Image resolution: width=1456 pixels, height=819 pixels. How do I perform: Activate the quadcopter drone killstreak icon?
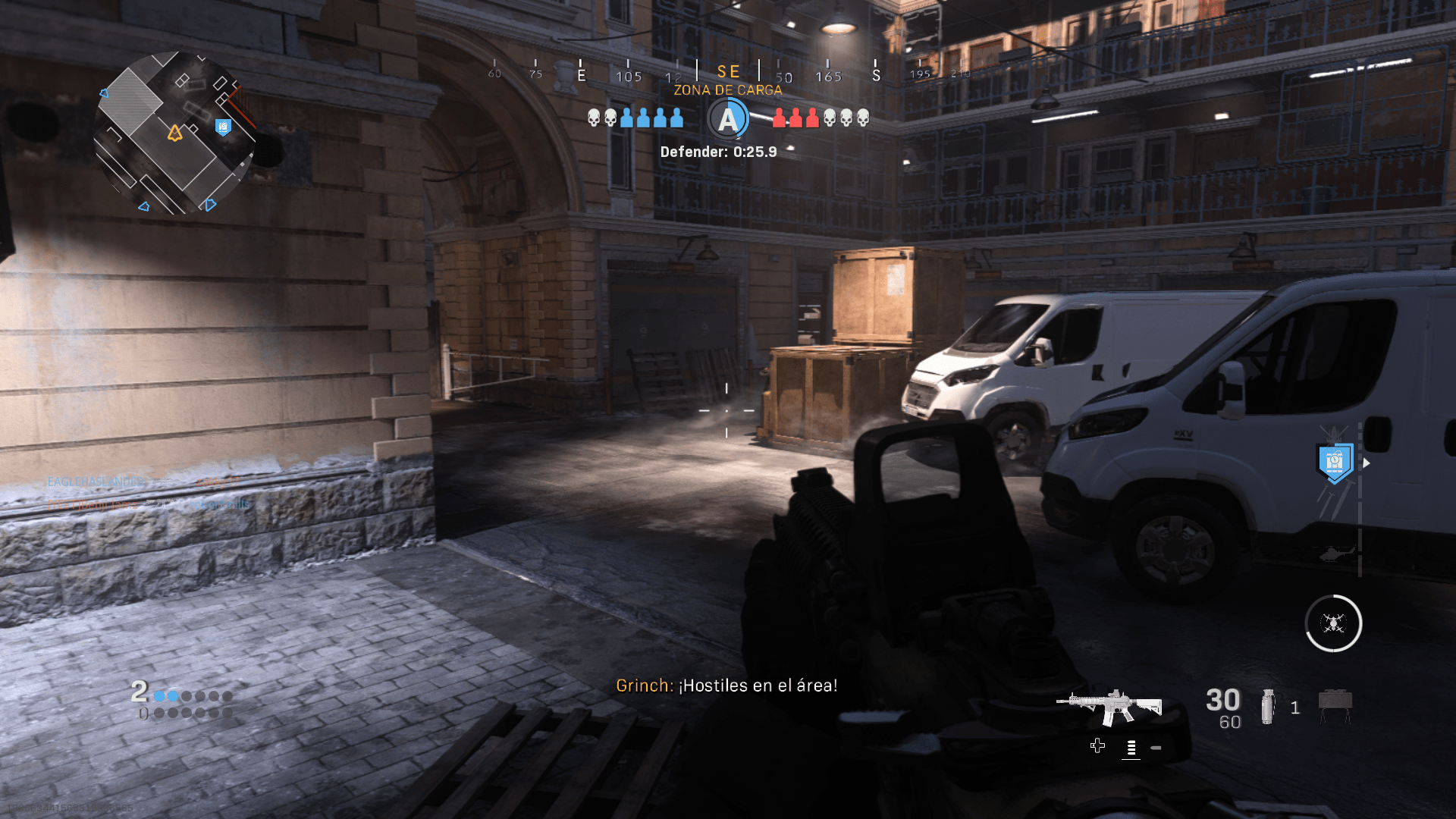[1334, 623]
